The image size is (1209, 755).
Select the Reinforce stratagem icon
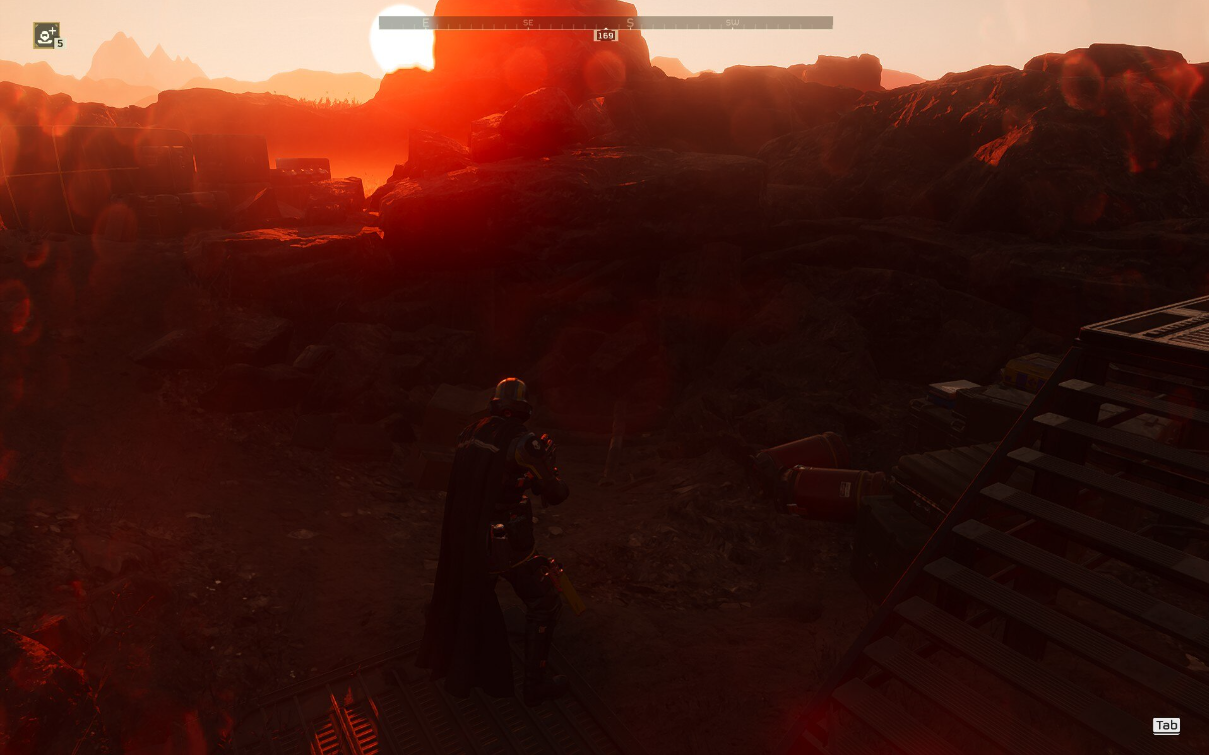click(x=46, y=36)
